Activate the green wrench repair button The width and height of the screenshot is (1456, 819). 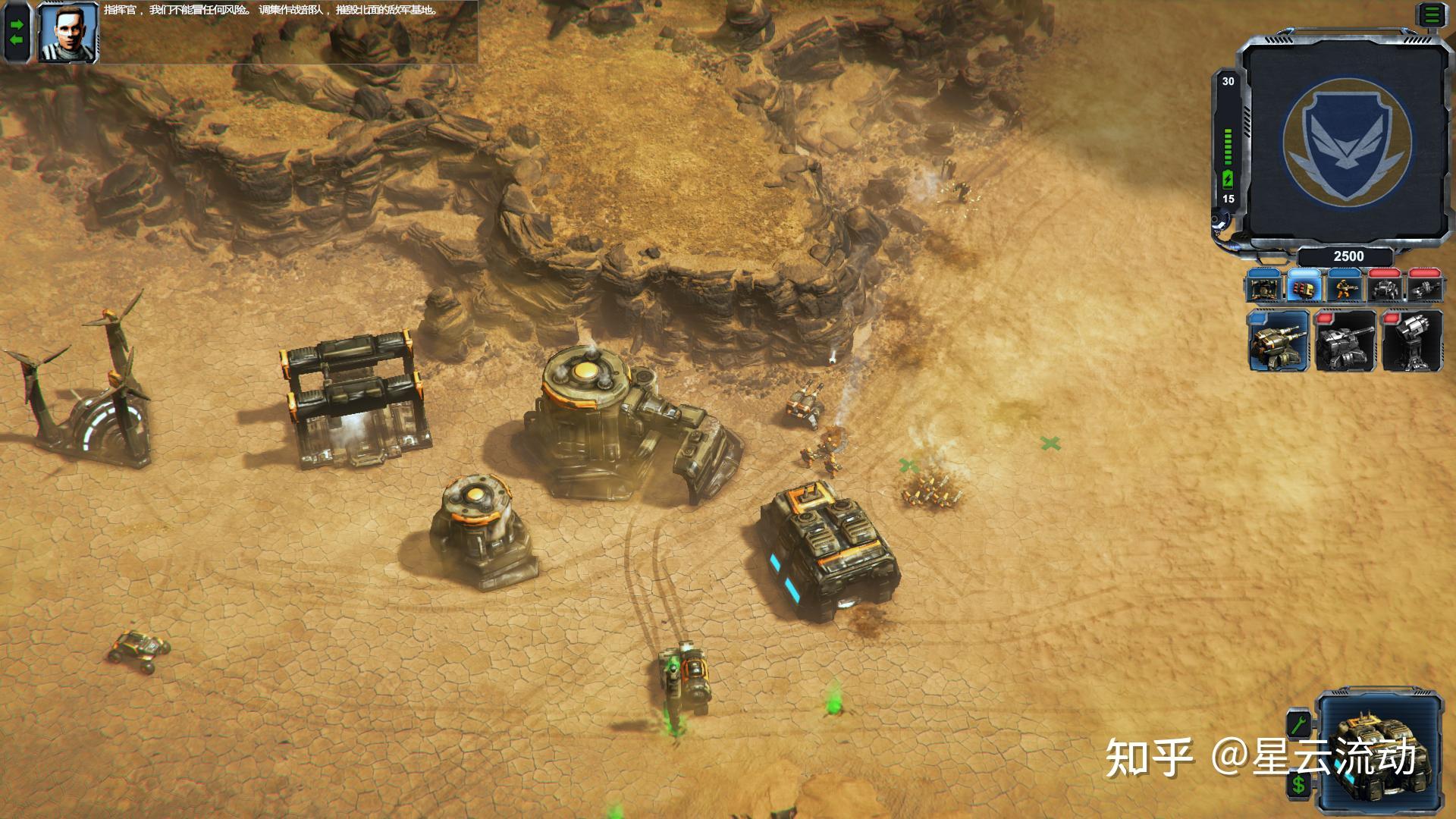click(1299, 723)
